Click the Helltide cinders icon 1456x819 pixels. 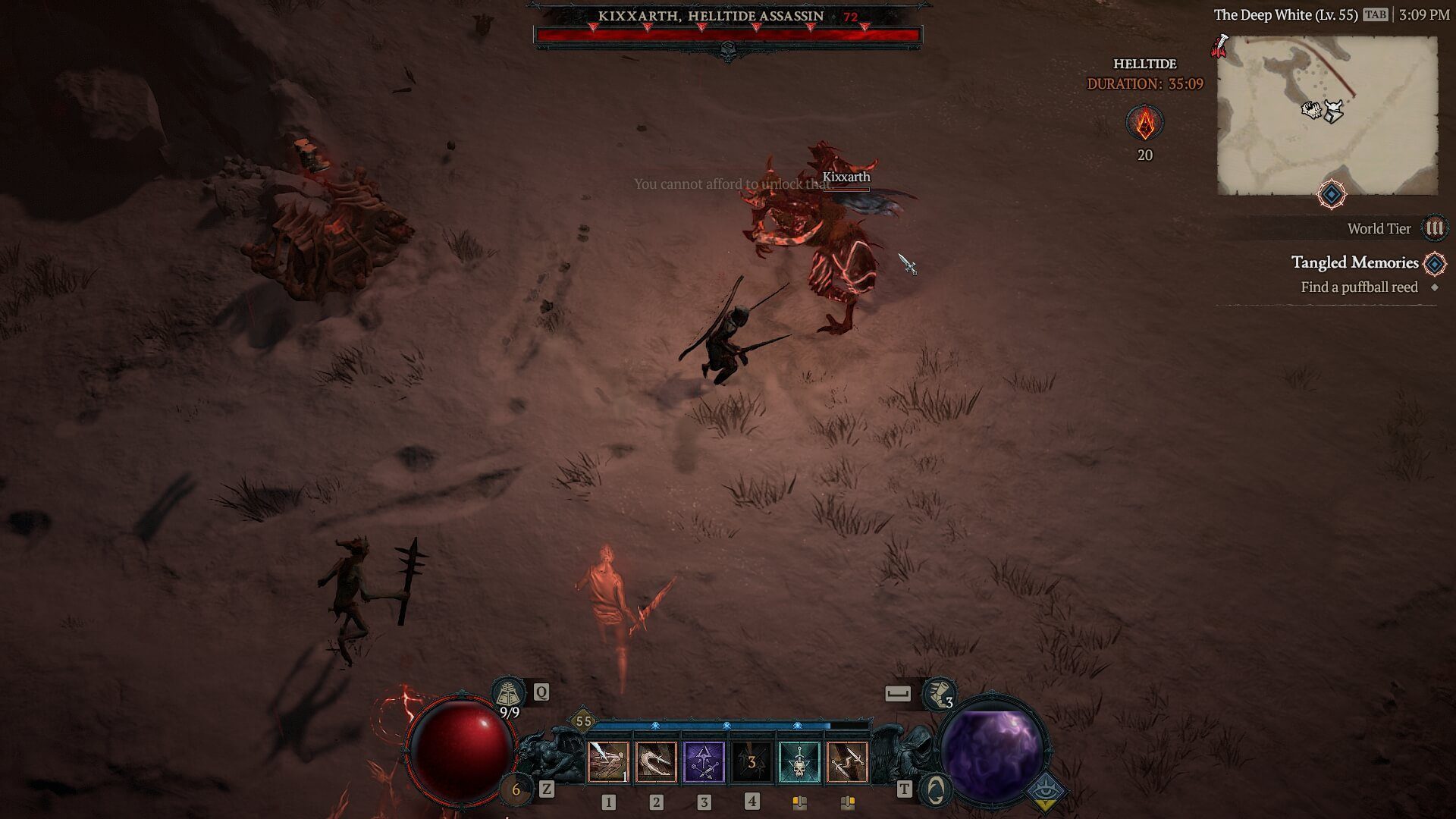coord(1144,123)
